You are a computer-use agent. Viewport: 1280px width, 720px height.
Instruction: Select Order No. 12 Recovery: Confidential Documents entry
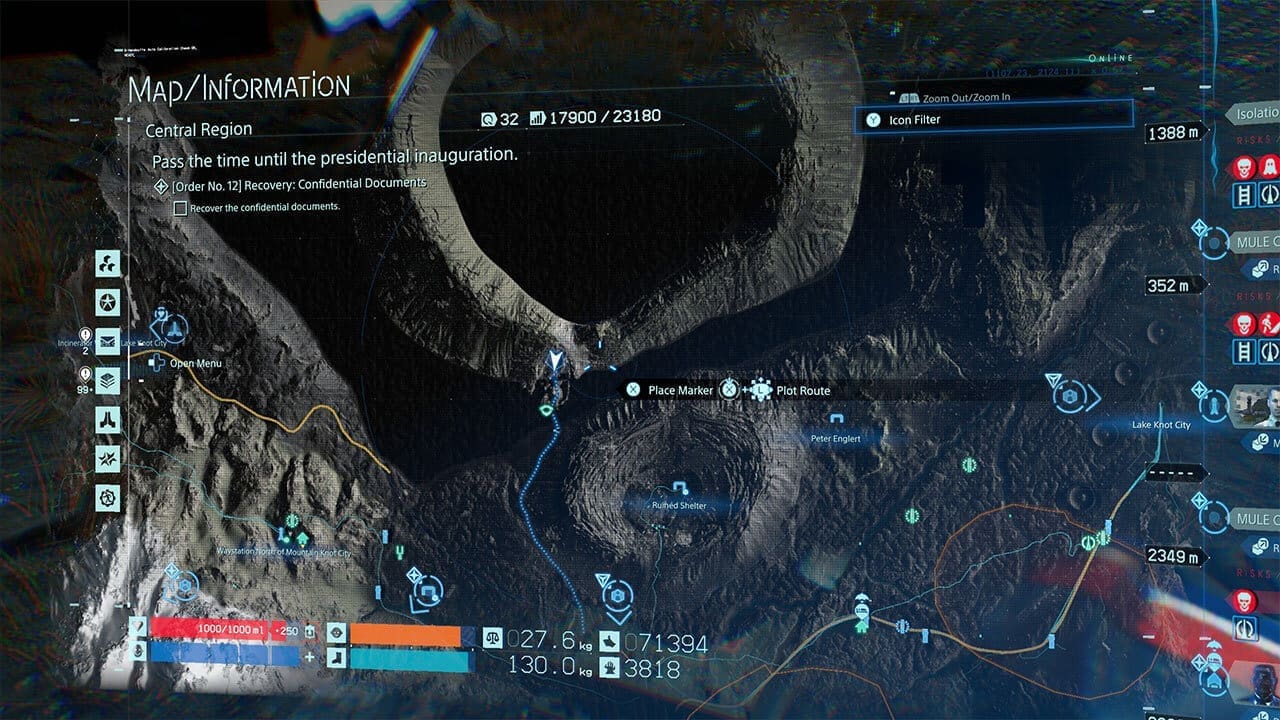(298, 184)
